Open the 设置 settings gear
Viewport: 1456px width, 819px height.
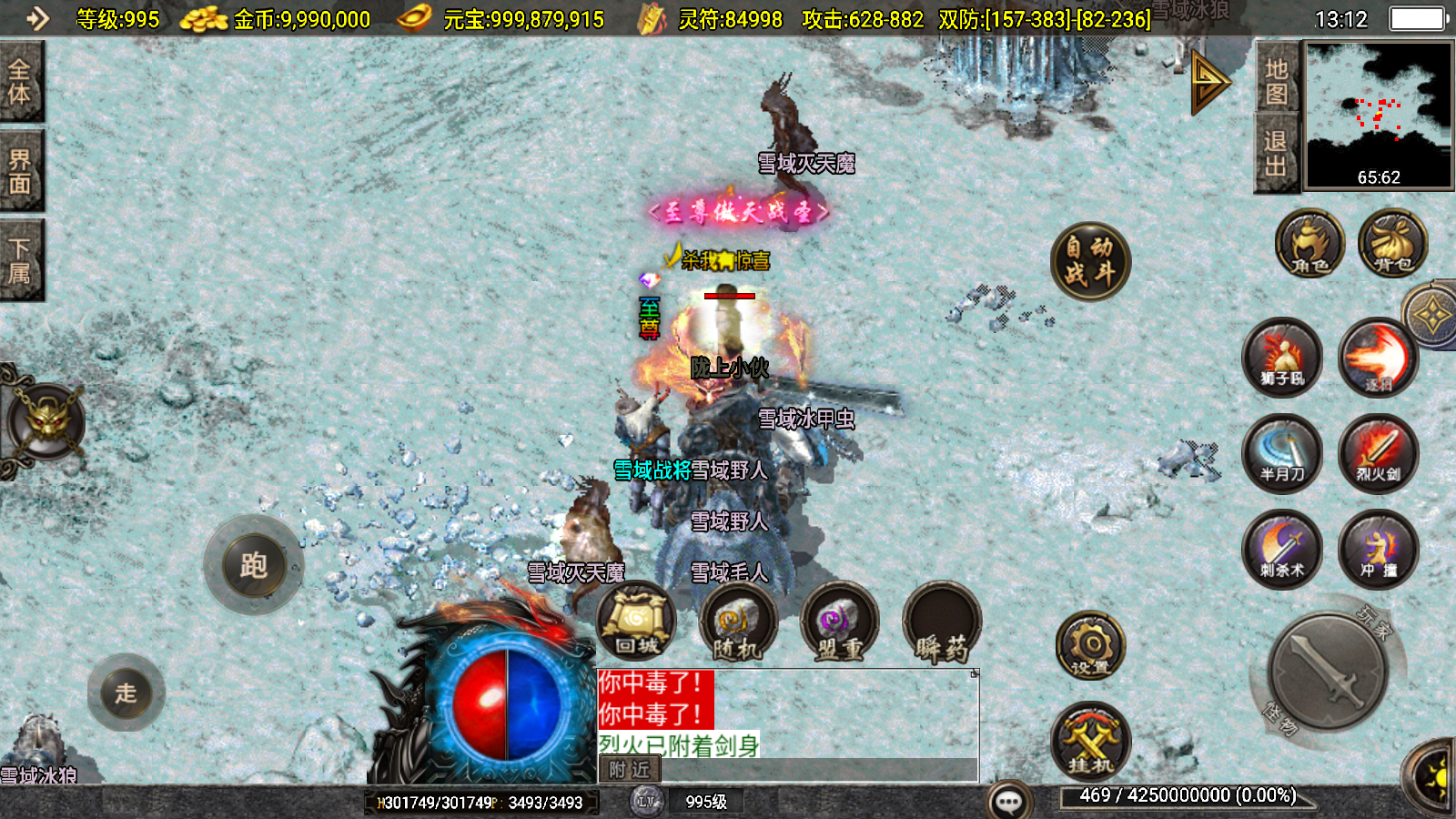point(1090,646)
